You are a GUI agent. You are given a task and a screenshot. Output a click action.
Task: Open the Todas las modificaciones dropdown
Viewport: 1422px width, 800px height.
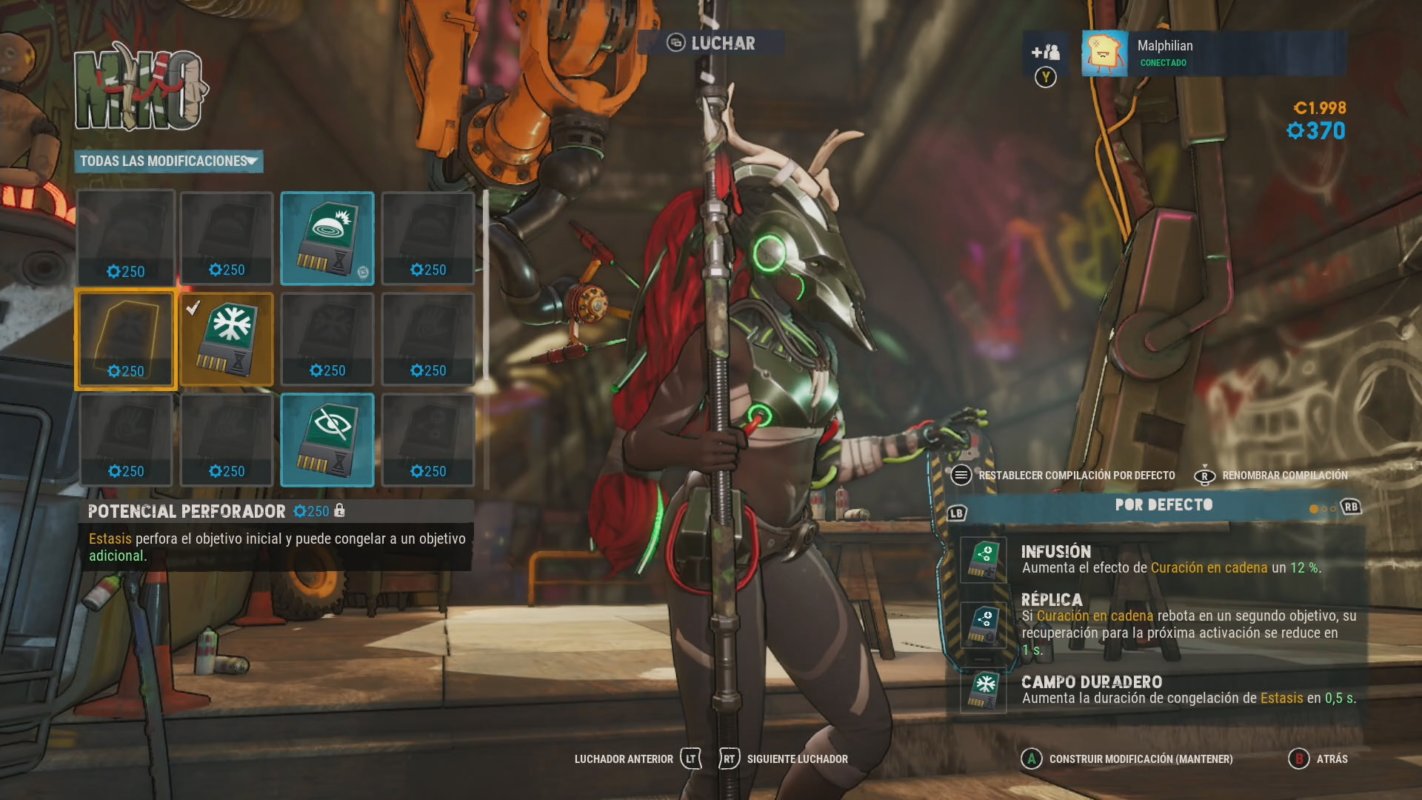coord(168,161)
